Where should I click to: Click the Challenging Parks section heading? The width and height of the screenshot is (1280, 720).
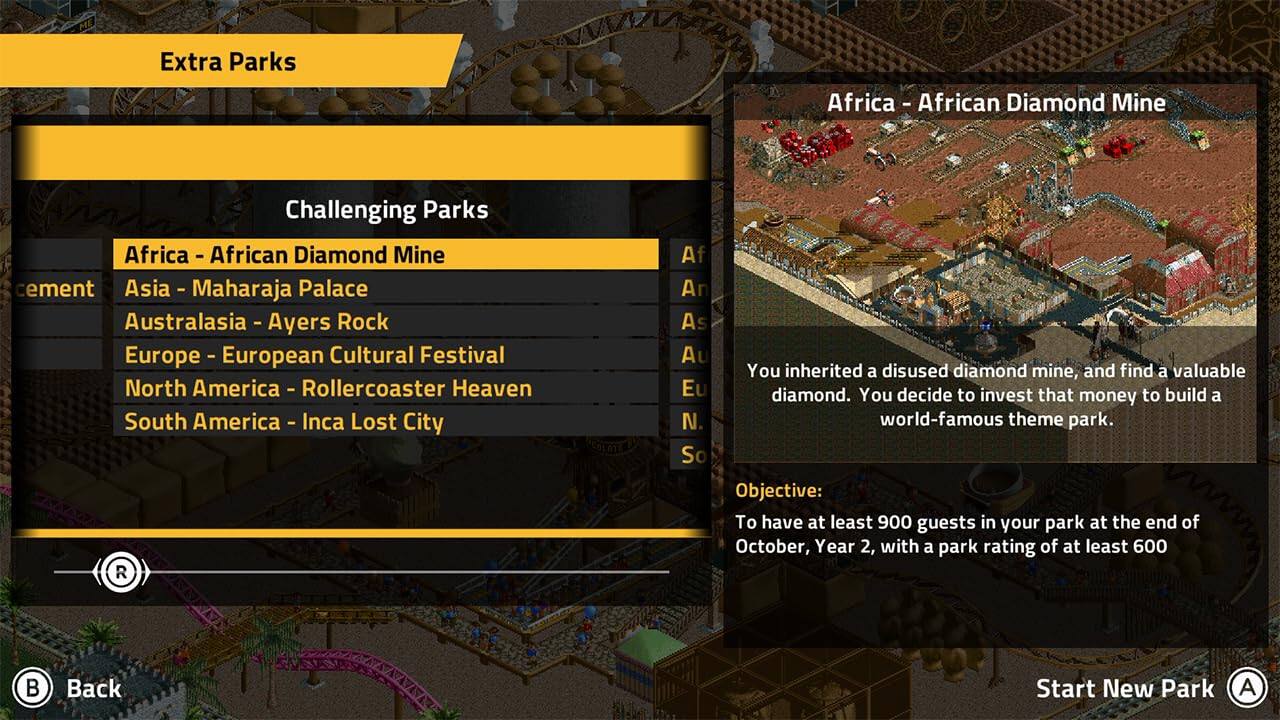click(388, 210)
